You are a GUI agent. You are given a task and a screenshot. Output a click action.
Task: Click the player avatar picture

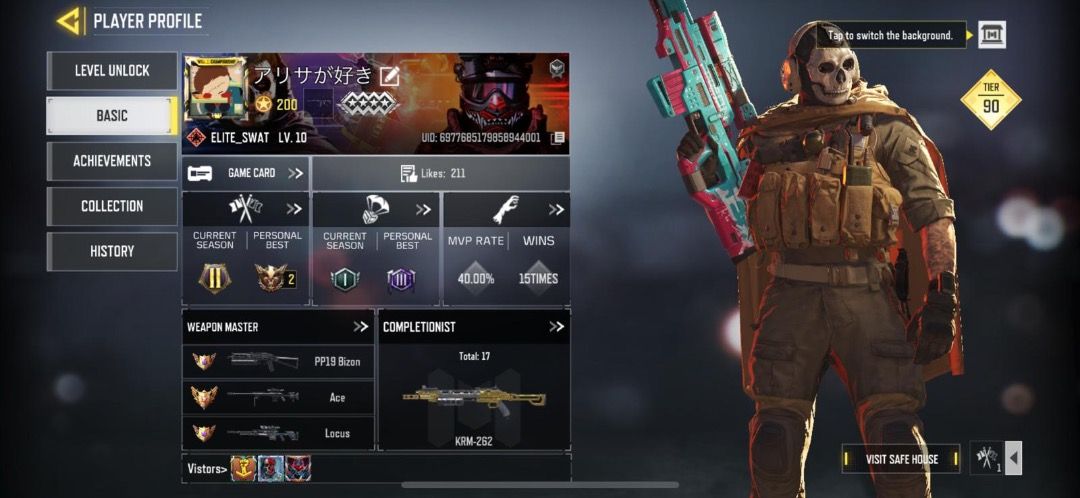(x=213, y=92)
